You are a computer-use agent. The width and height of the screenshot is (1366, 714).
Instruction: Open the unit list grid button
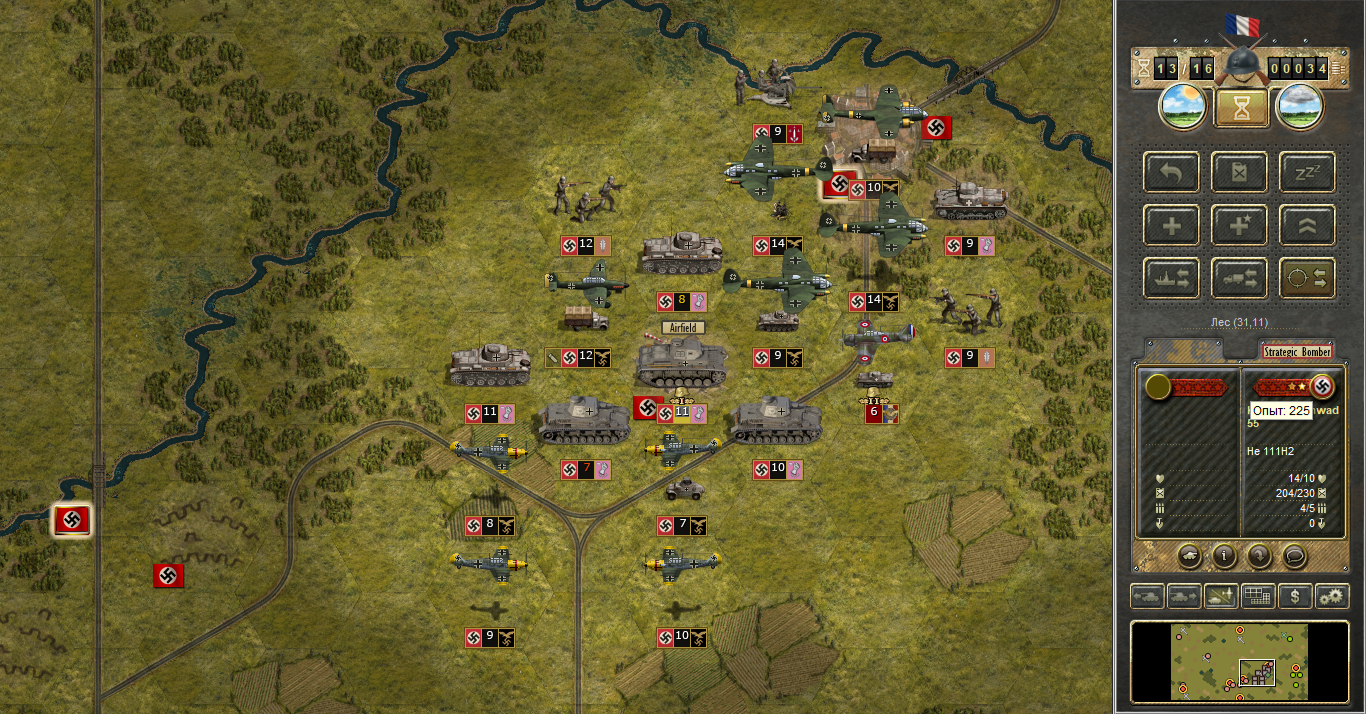1257,597
